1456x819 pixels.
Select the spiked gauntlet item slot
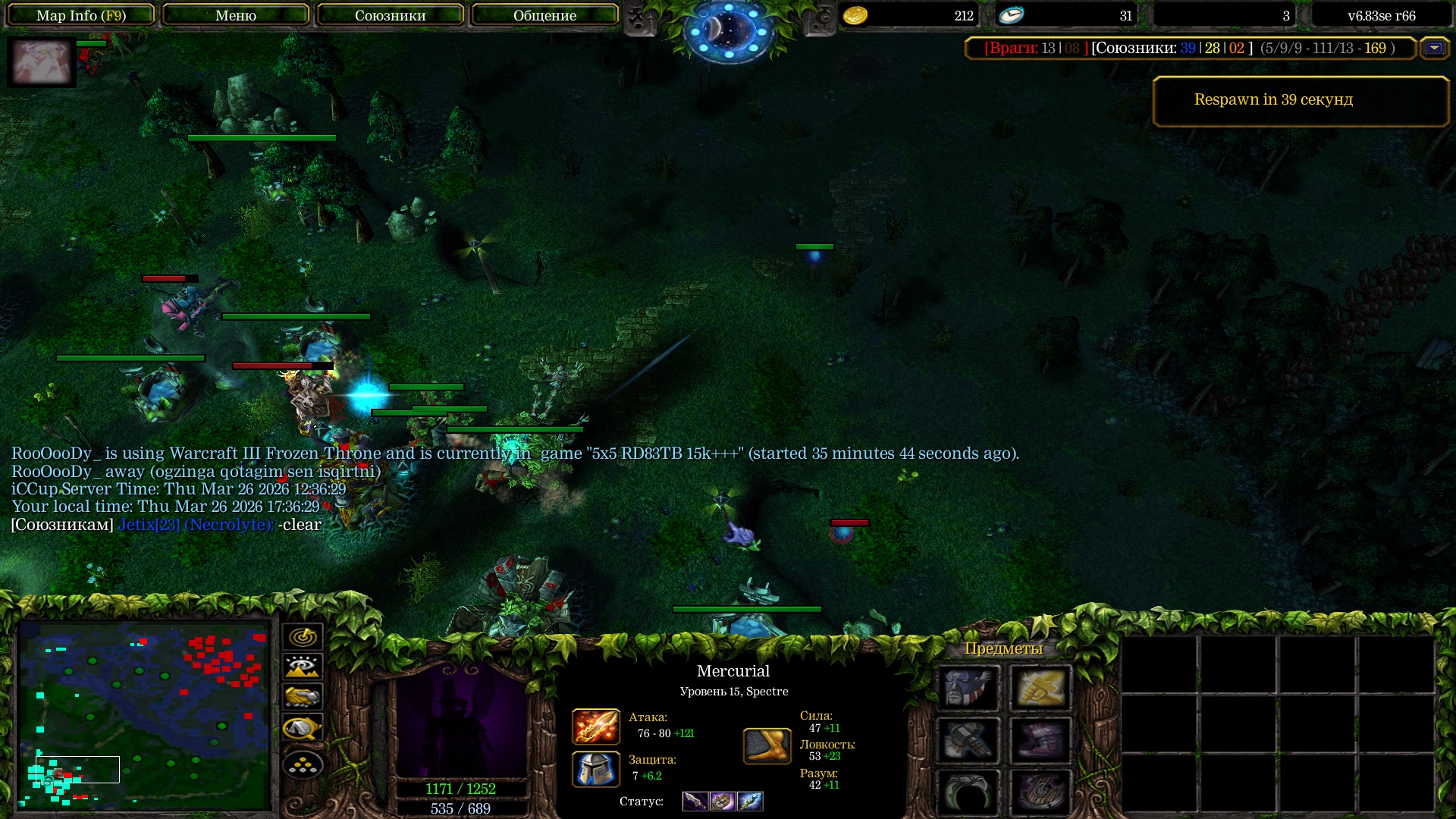click(x=968, y=740)
